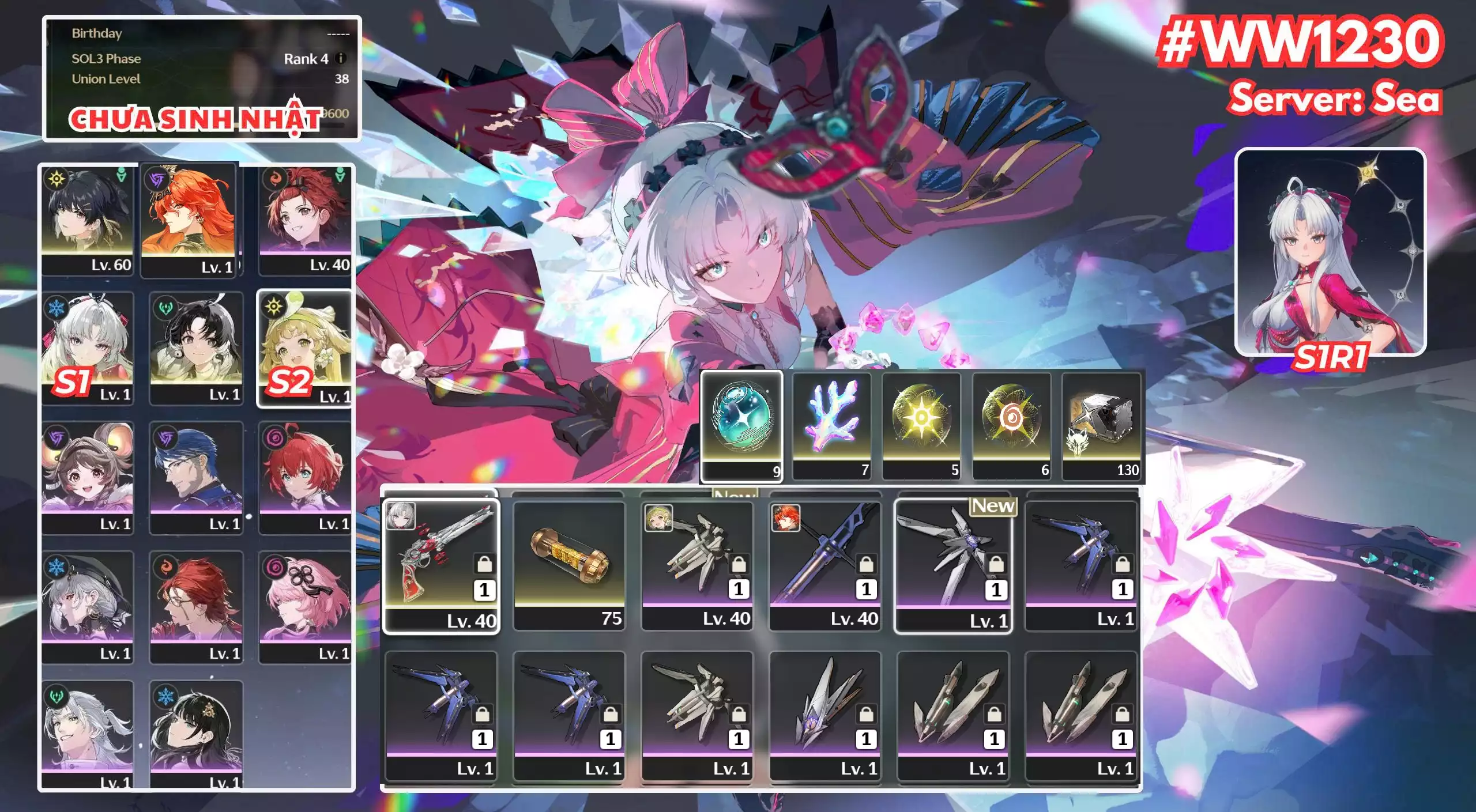Pick the red-haired man wearing glasses

click(x=196, y=606)
